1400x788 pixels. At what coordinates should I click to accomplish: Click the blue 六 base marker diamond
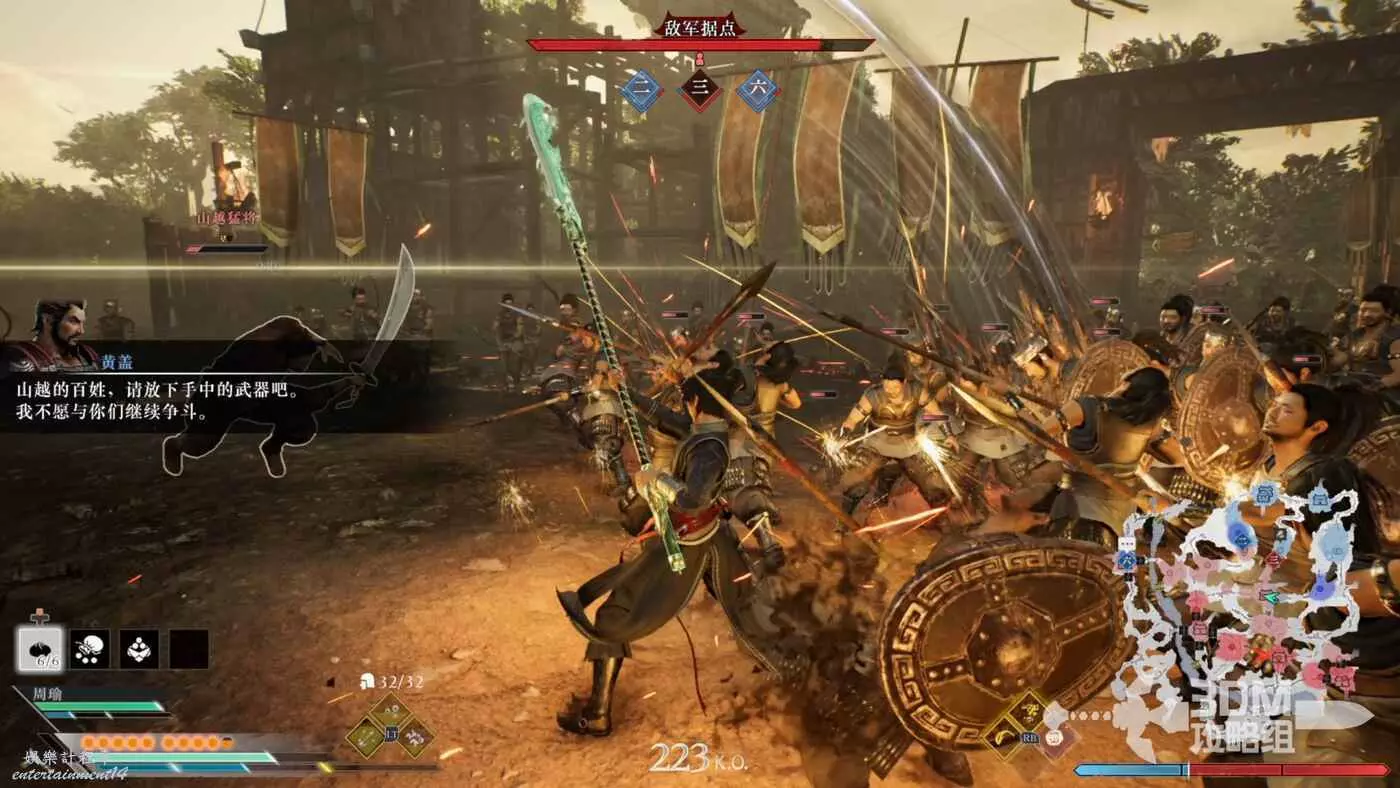(x=758, y=90)
